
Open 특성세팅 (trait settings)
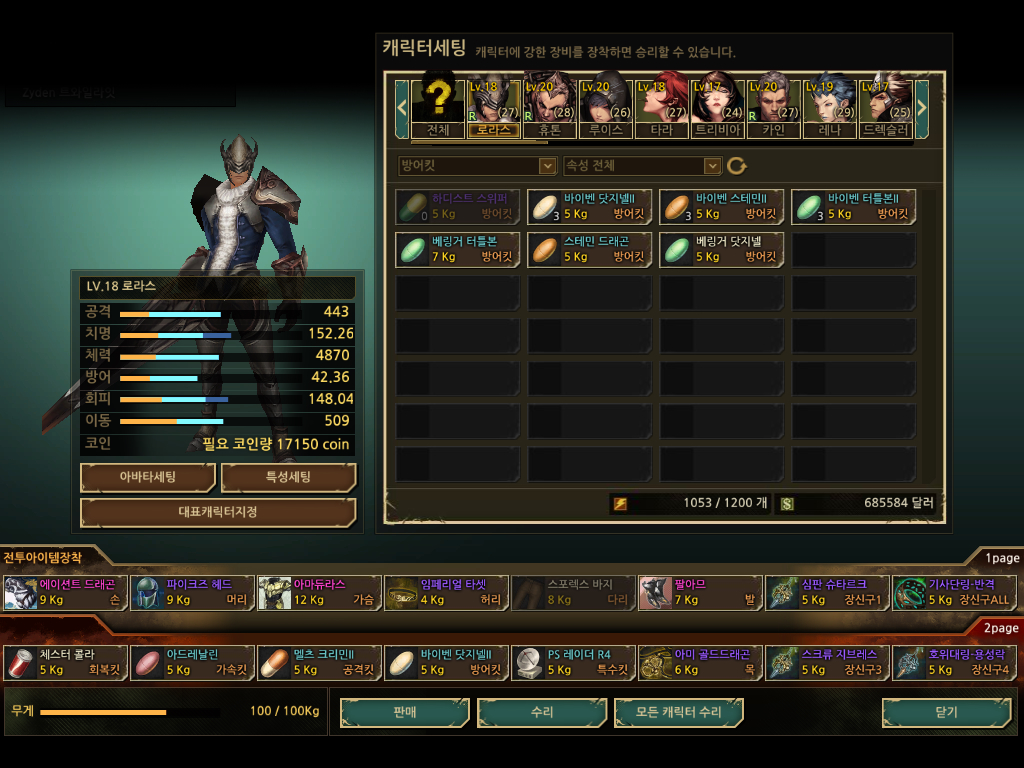pos(288,478)
